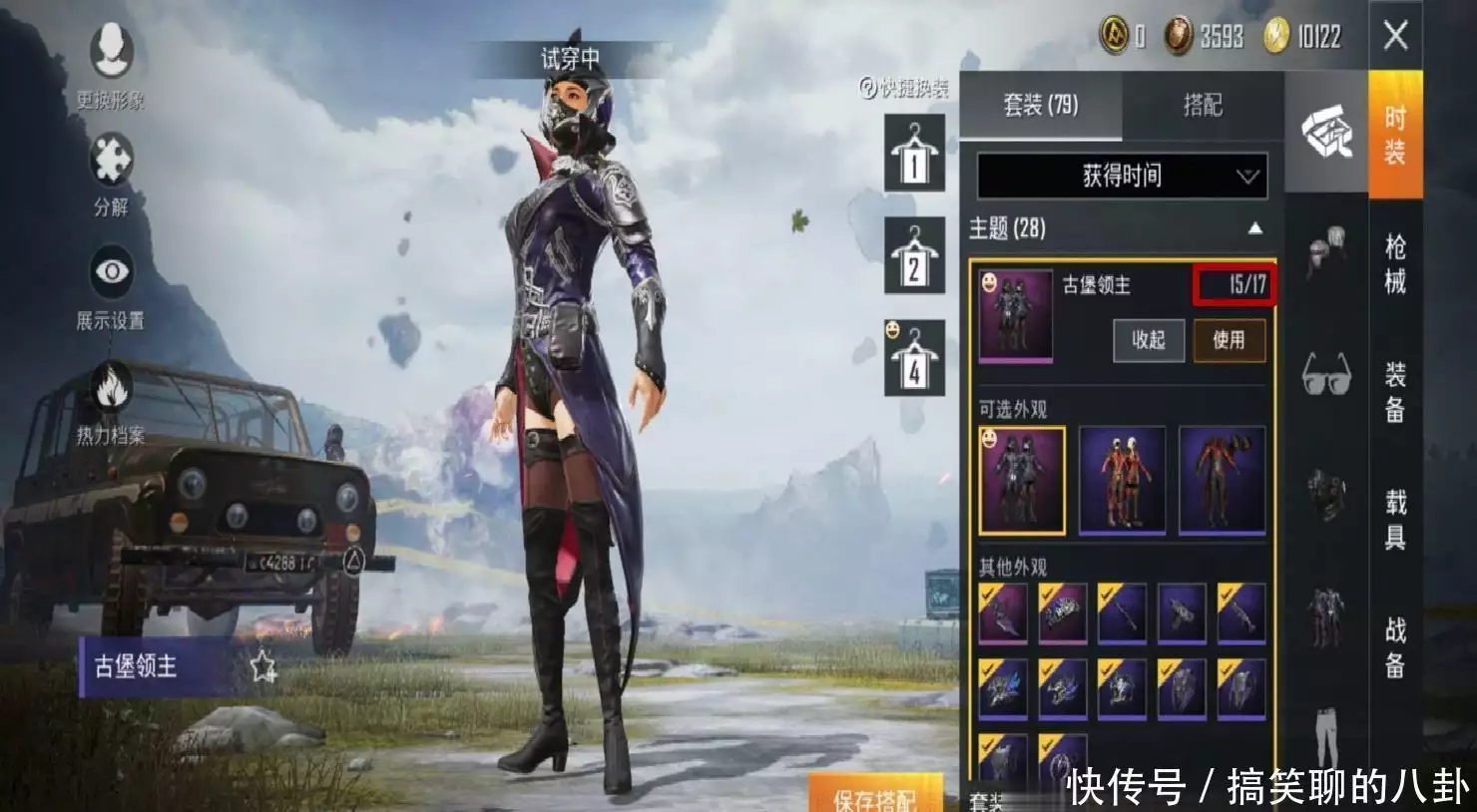Viewport: 1477px width, 812px height.
Task: Open the 获得时间 sort dropdown
Action: tap(1122, 177)
